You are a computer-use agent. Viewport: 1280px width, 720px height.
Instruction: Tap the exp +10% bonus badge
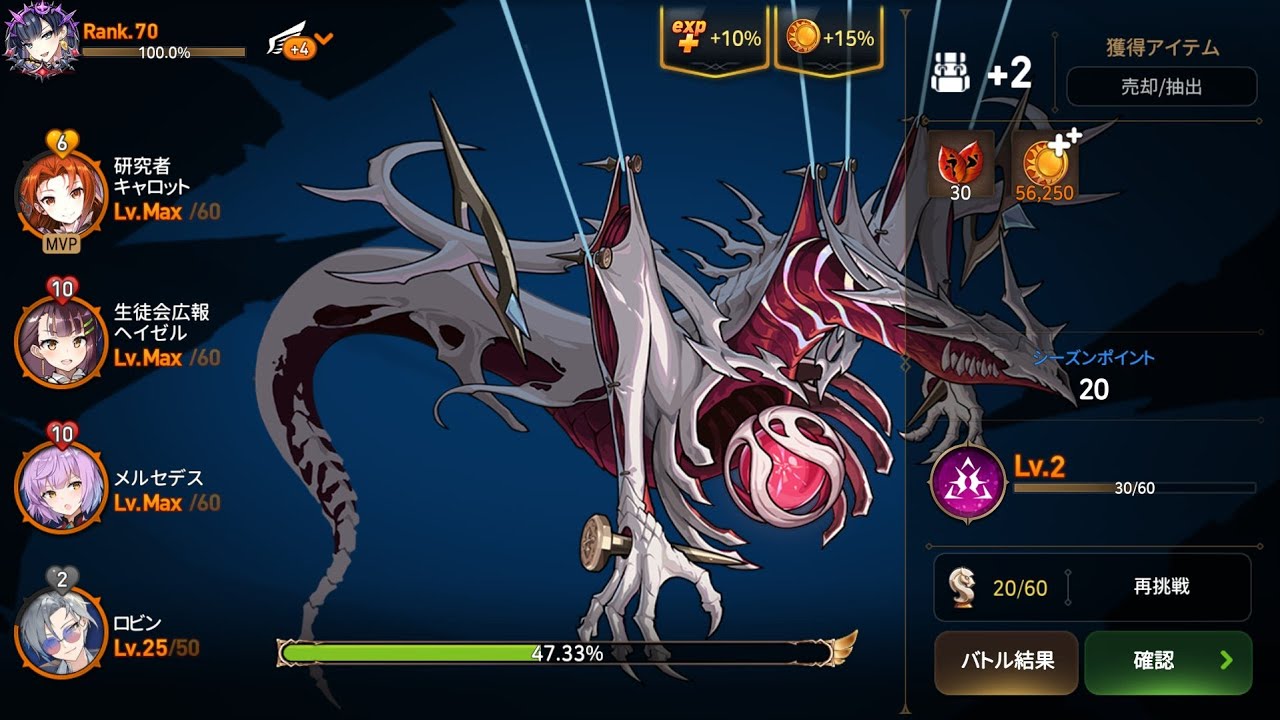(x=714, y=39)
